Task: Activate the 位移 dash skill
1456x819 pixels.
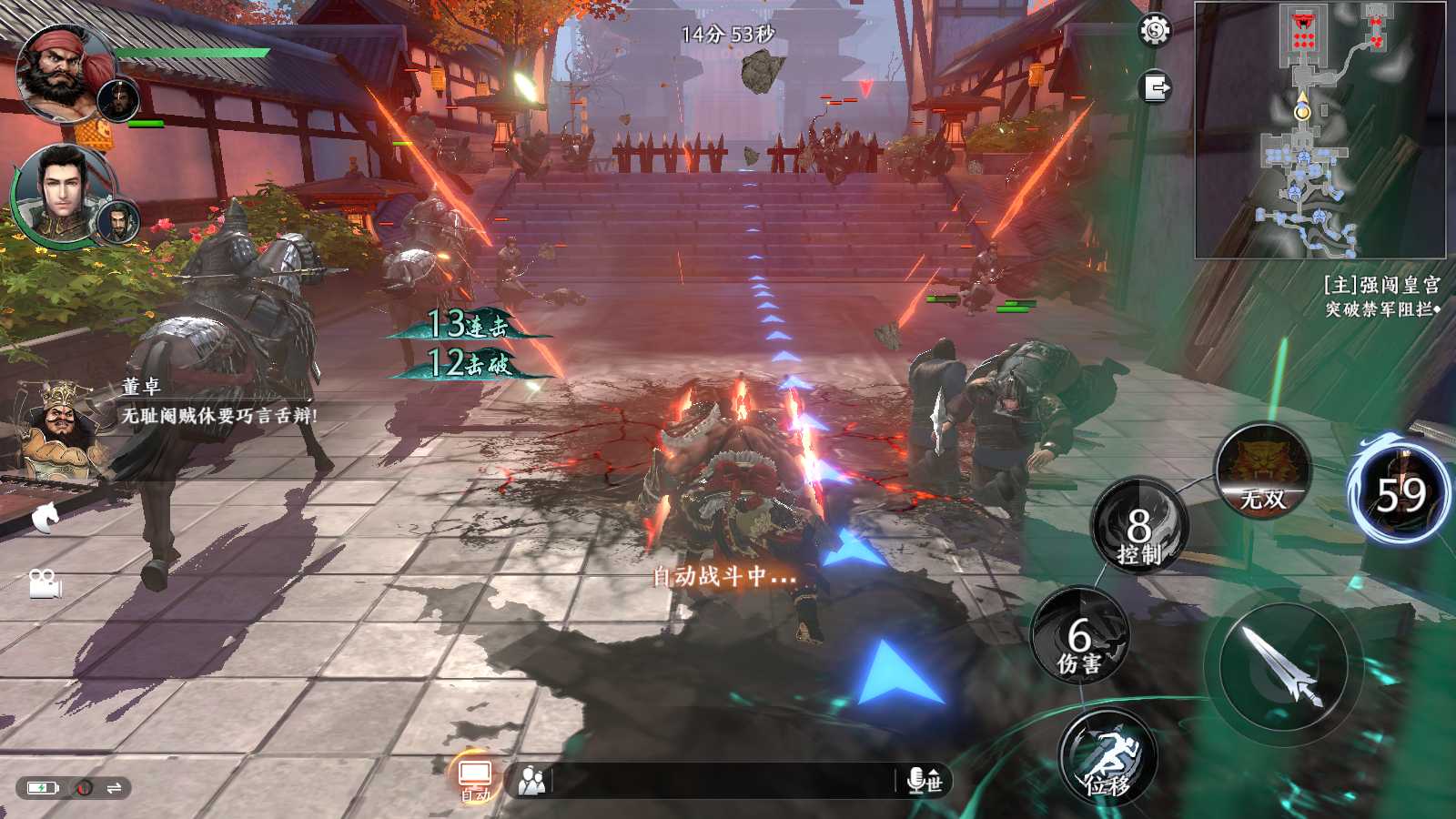Action: click(1107, 759)
